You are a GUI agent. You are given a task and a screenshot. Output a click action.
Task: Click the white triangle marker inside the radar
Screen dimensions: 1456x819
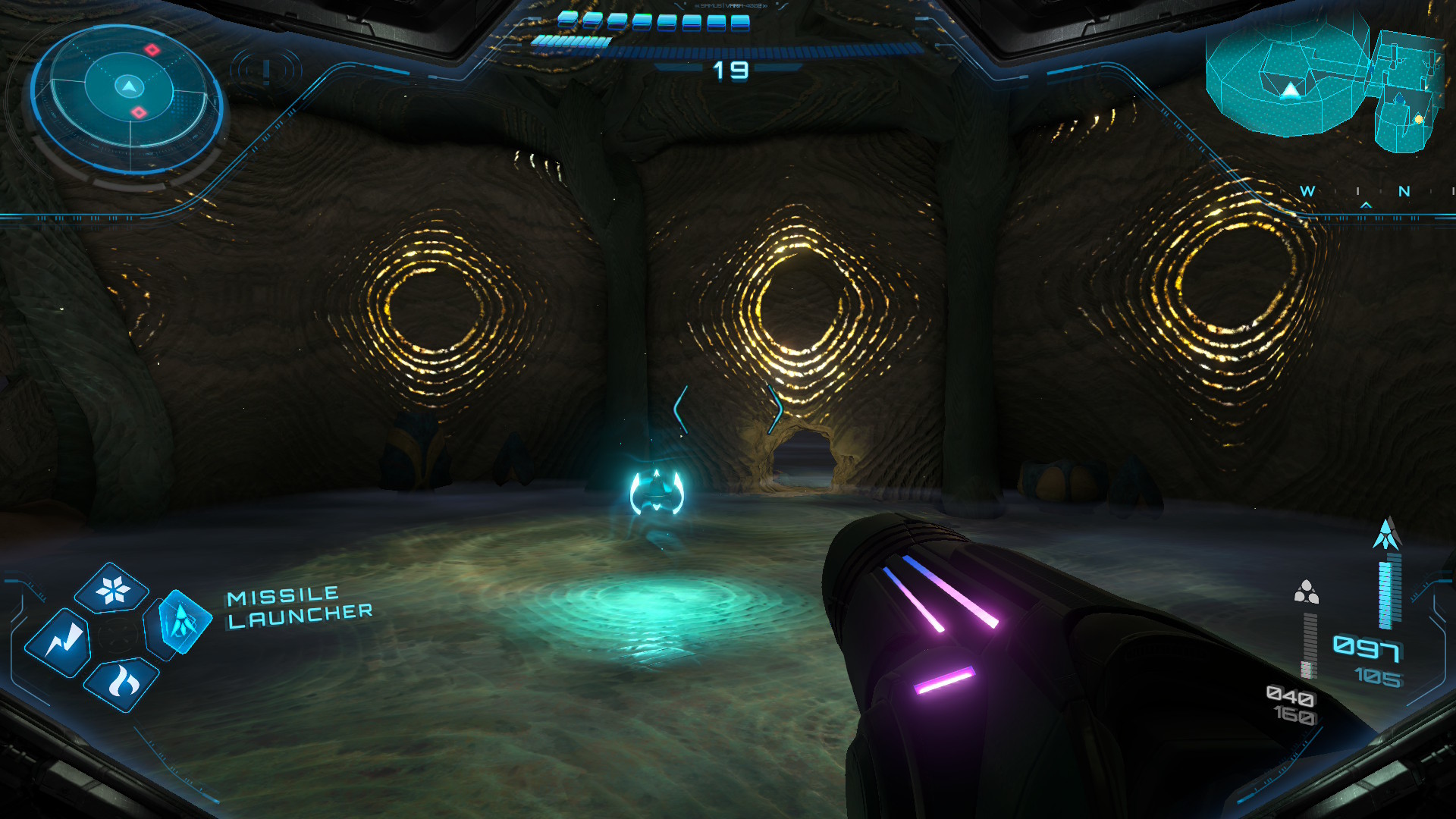tap(130, 88)
